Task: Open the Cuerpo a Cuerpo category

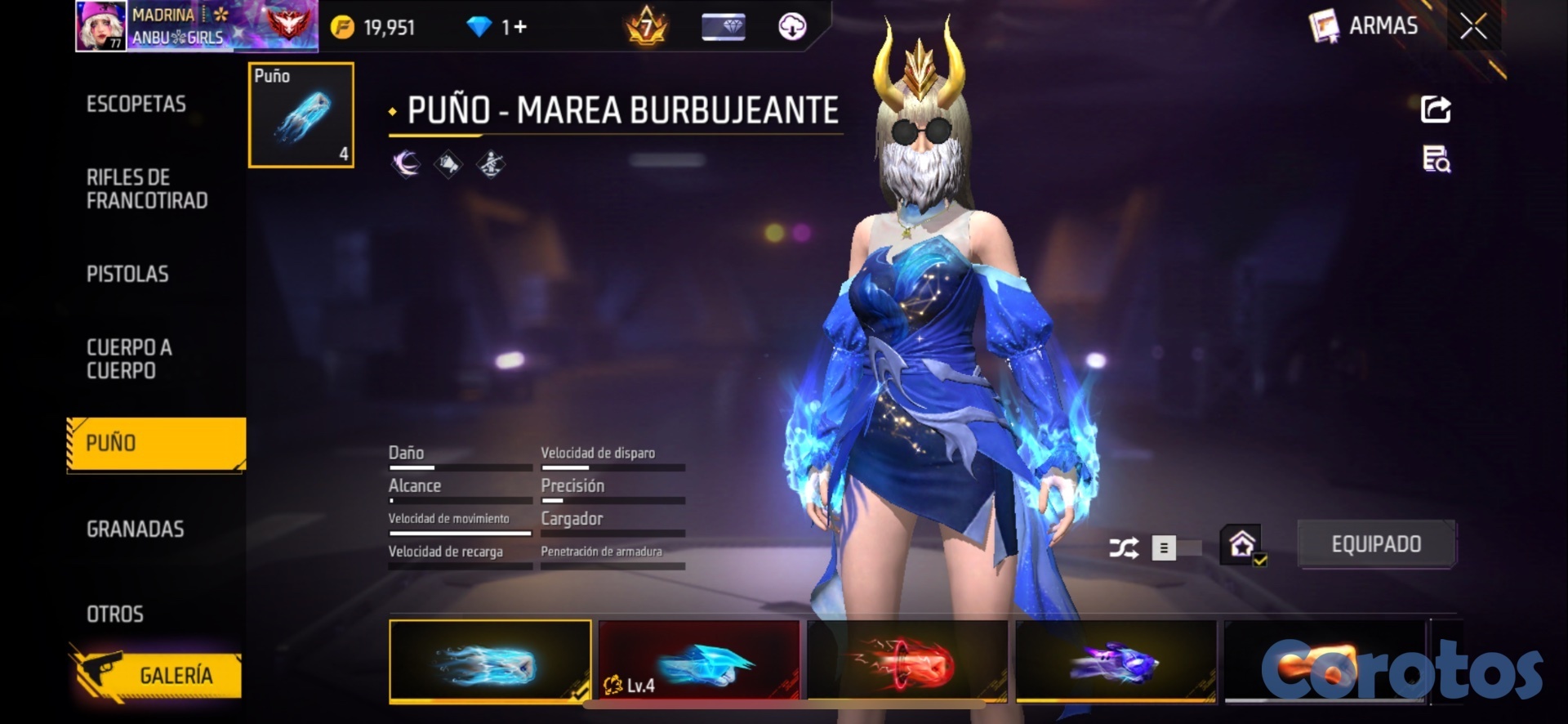Action: [x=129, y=360]
